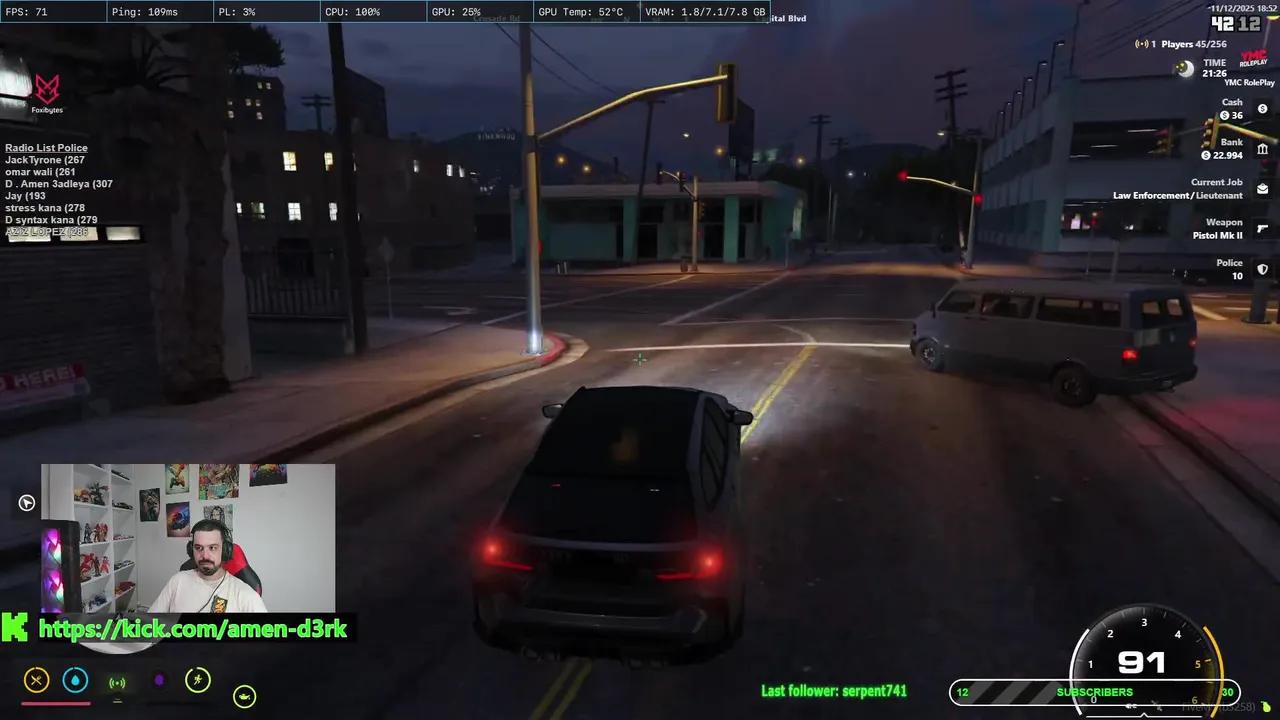This screenshot has width=1280, height=720.
Task: Select the Current Job briefcase icon
Action: point(1263,188)
